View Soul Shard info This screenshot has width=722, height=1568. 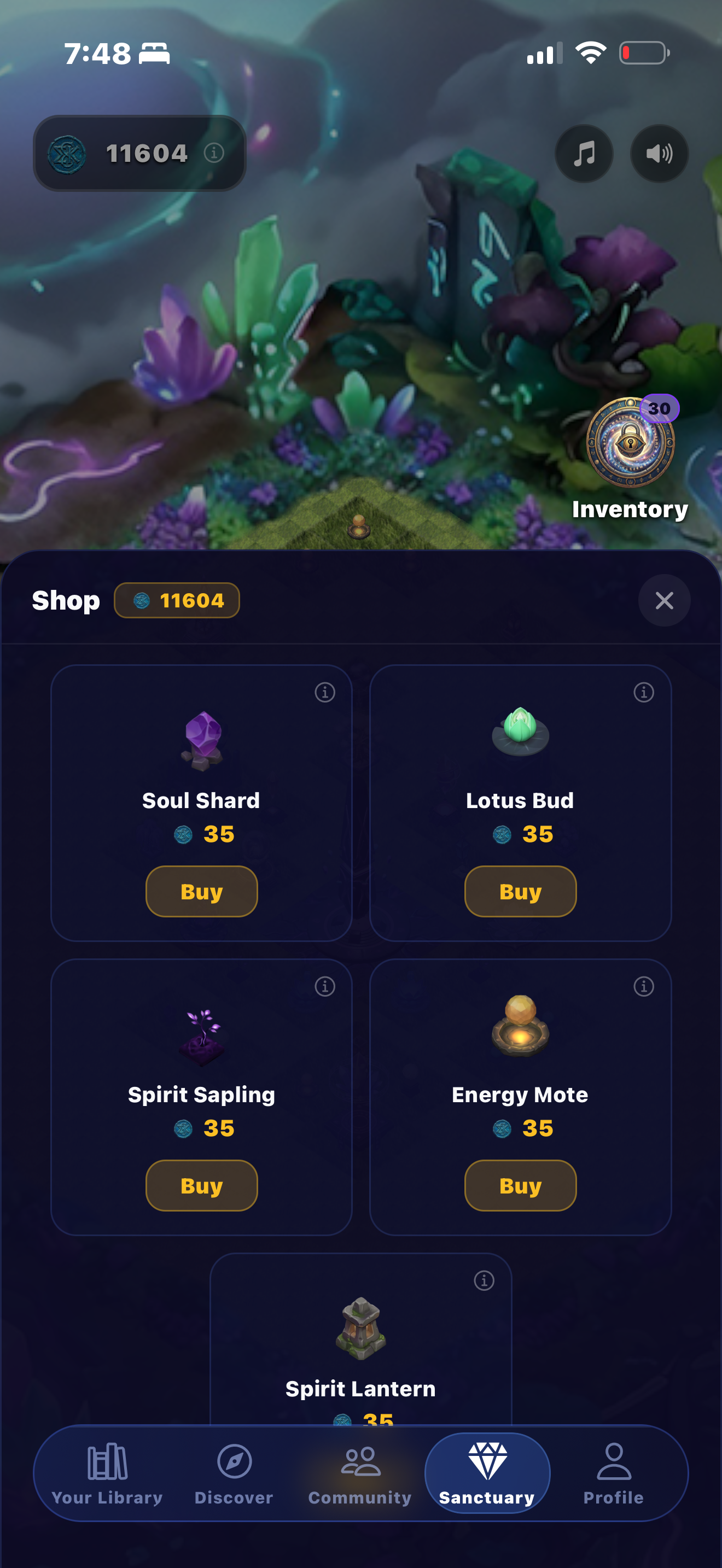point(324,693)
